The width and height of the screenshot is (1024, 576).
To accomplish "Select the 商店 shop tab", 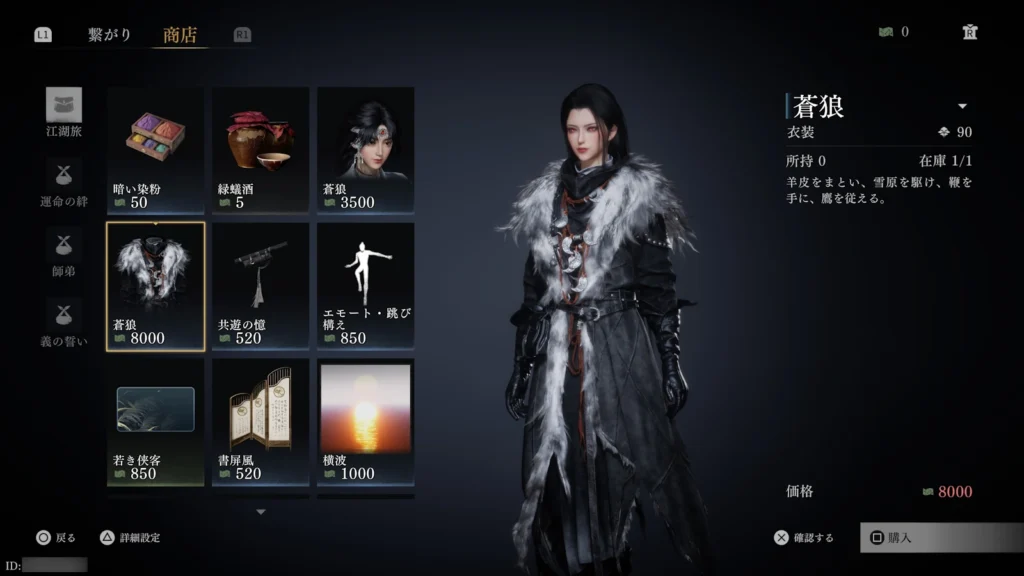I will pos(180,35).
